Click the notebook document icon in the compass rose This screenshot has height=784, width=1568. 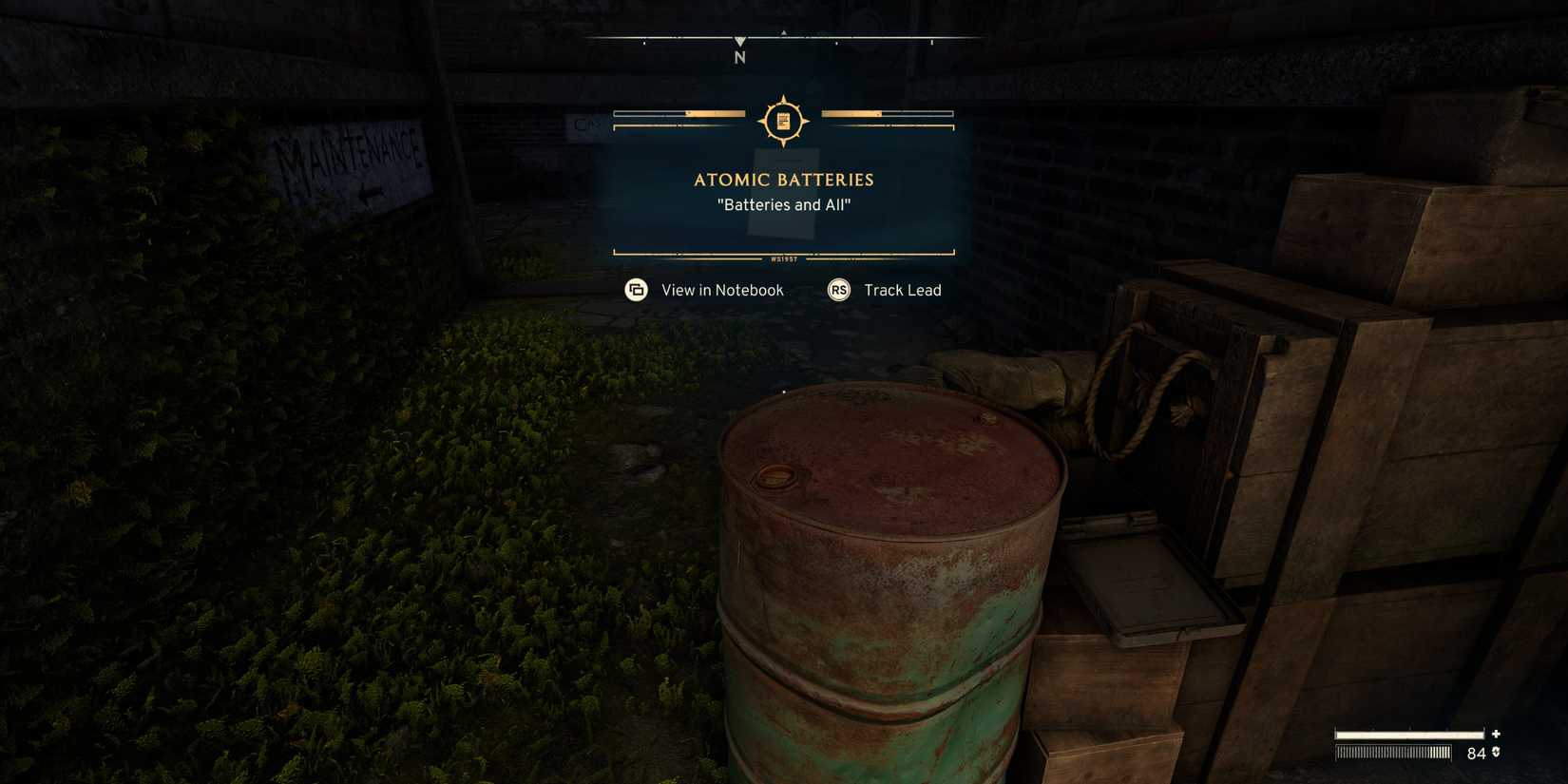click(x=782, y=119)
